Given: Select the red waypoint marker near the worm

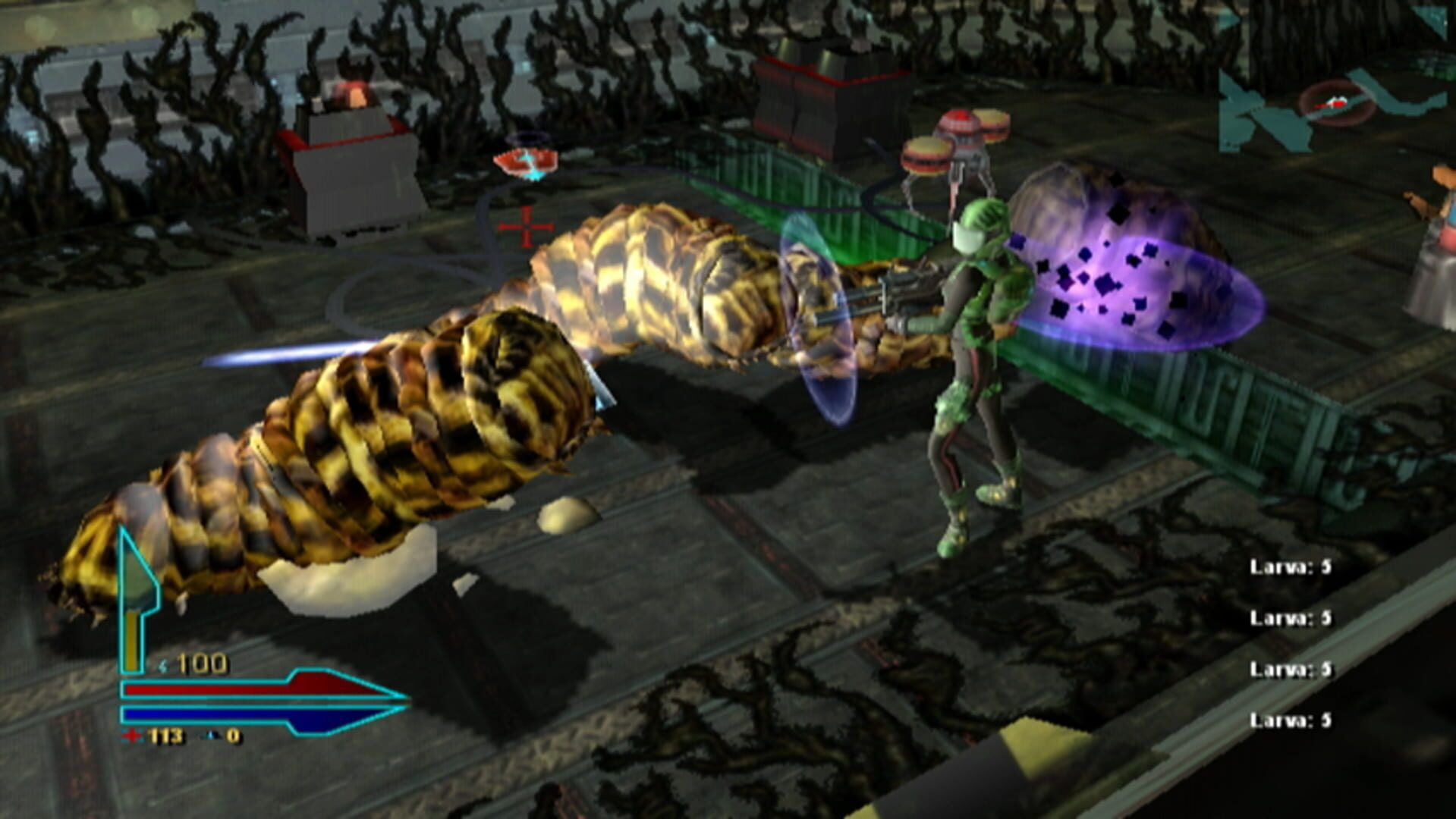Looking at the screenshot, I should 525,161.
